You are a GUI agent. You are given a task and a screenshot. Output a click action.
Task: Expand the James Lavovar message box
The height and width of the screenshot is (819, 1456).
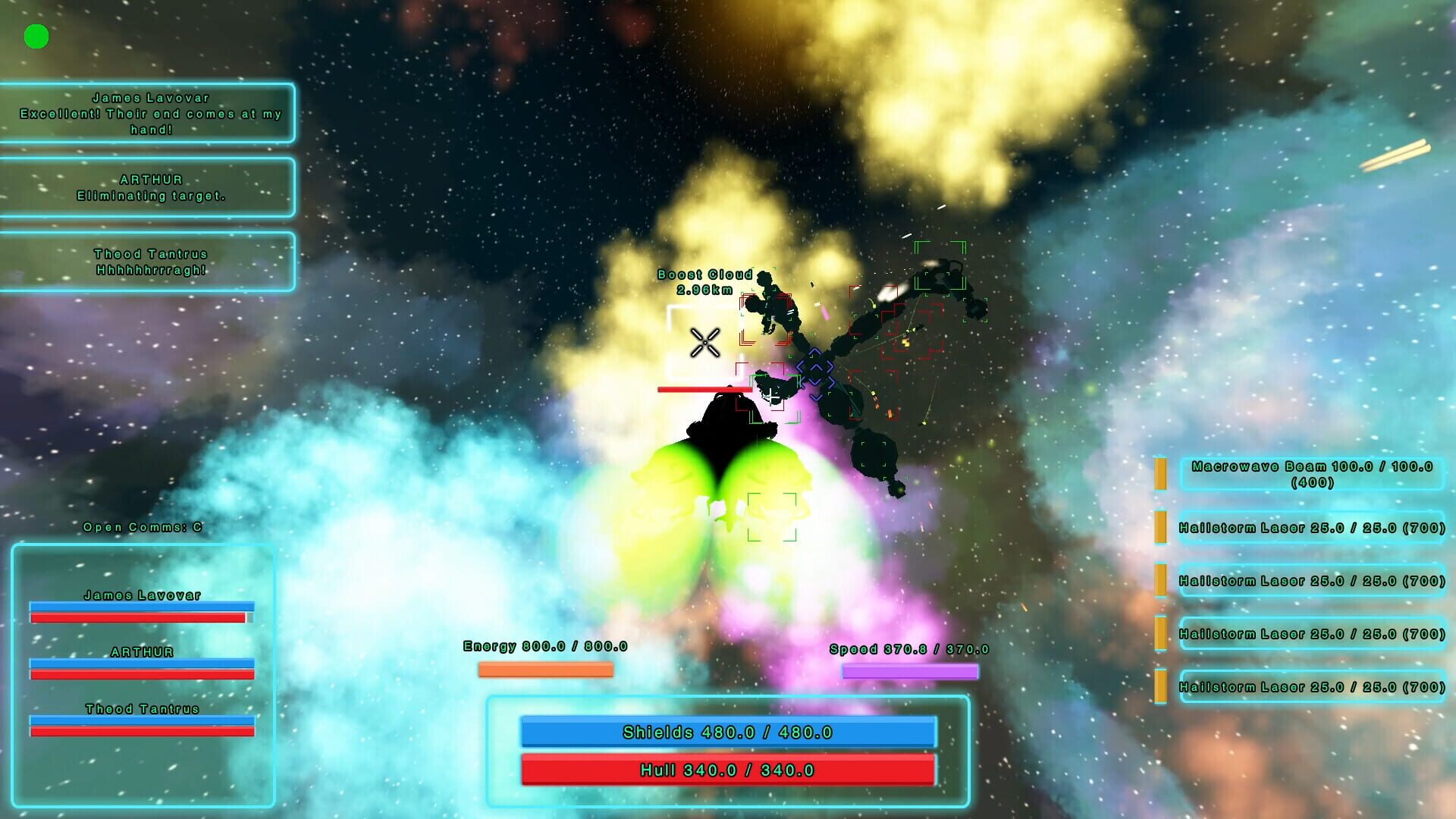(x=148, y=114)
